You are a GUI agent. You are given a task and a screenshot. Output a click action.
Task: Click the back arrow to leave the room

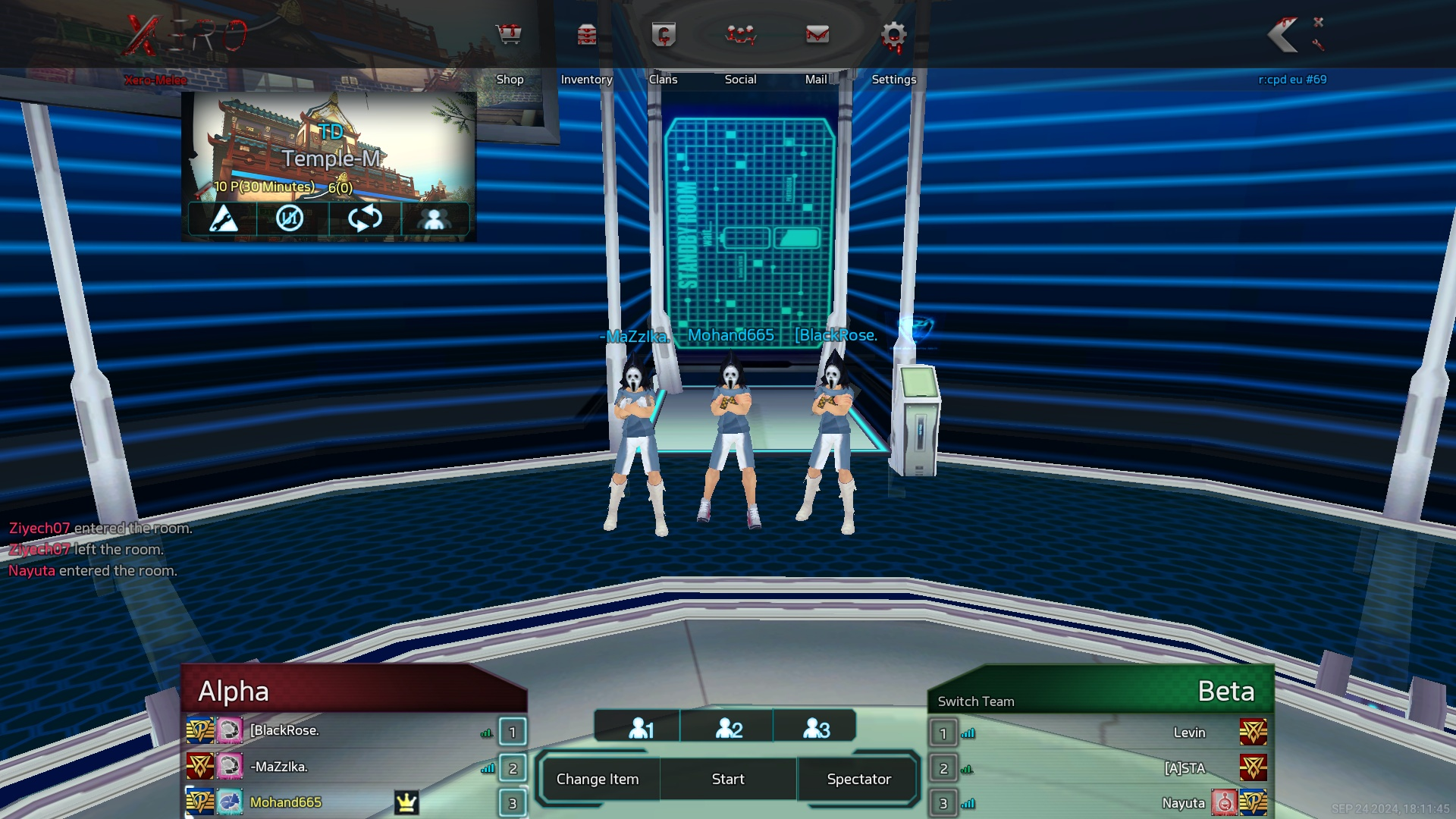[1284, 35]
